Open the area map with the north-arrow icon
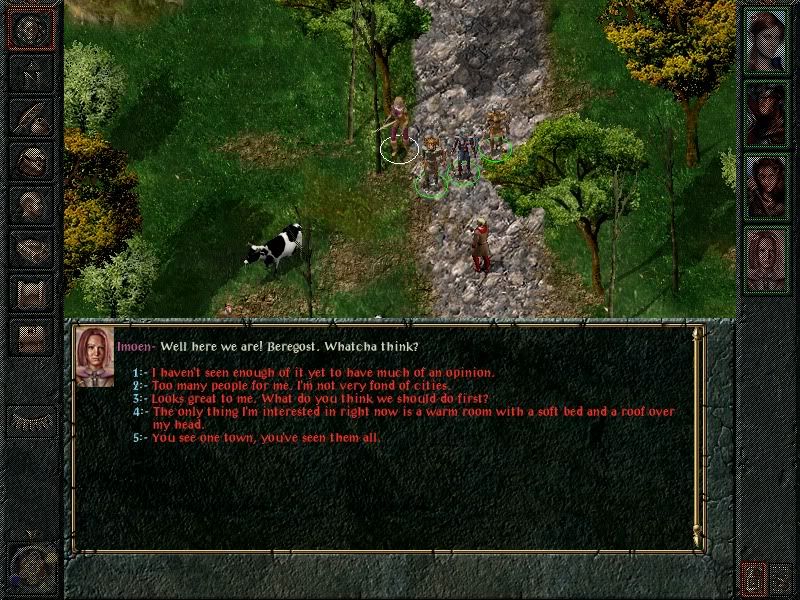 (31, 74)
